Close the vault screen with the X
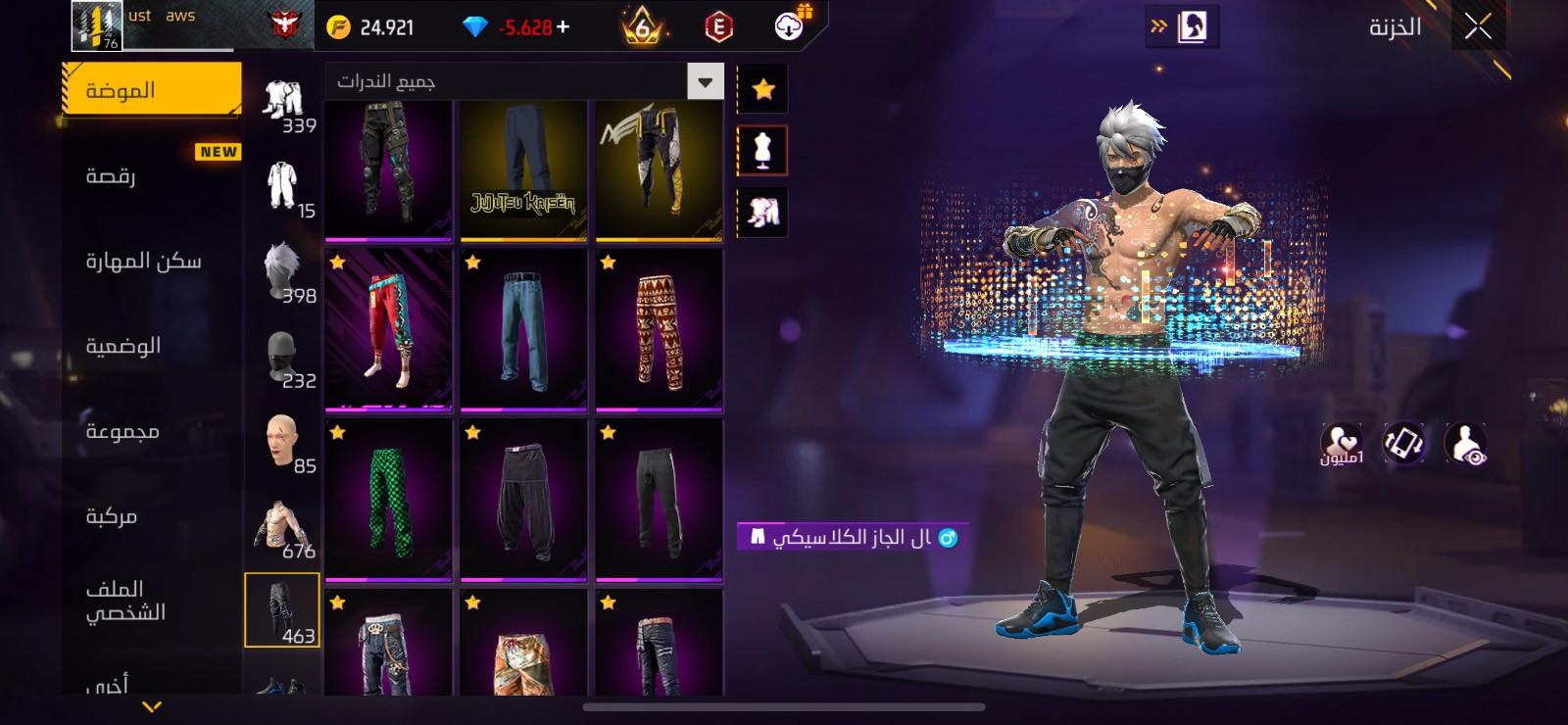The image size is (1568, 725). (x=1478, y=27)
